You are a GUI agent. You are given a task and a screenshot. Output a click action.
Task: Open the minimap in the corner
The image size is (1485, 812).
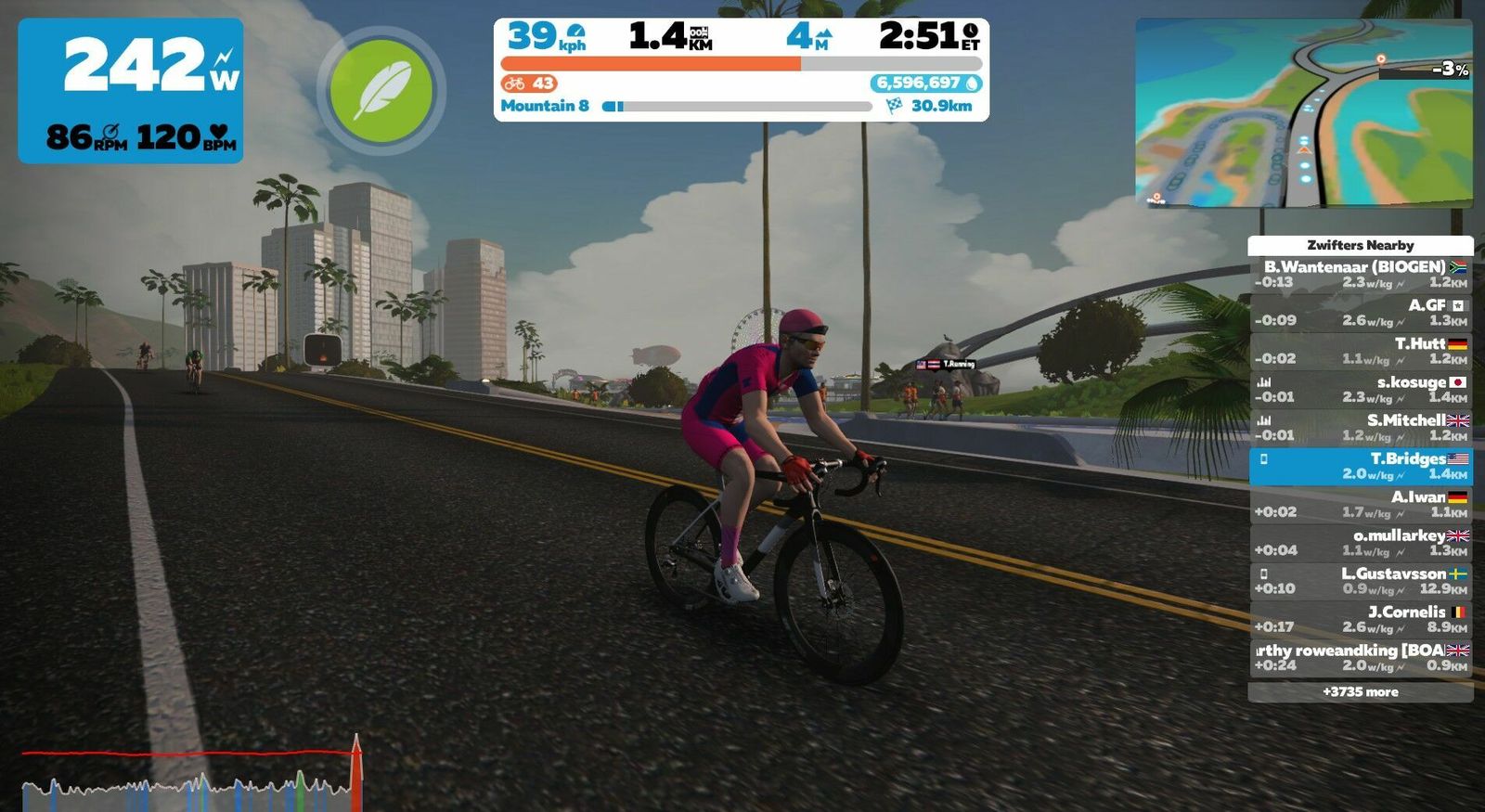click(1303, 112)
